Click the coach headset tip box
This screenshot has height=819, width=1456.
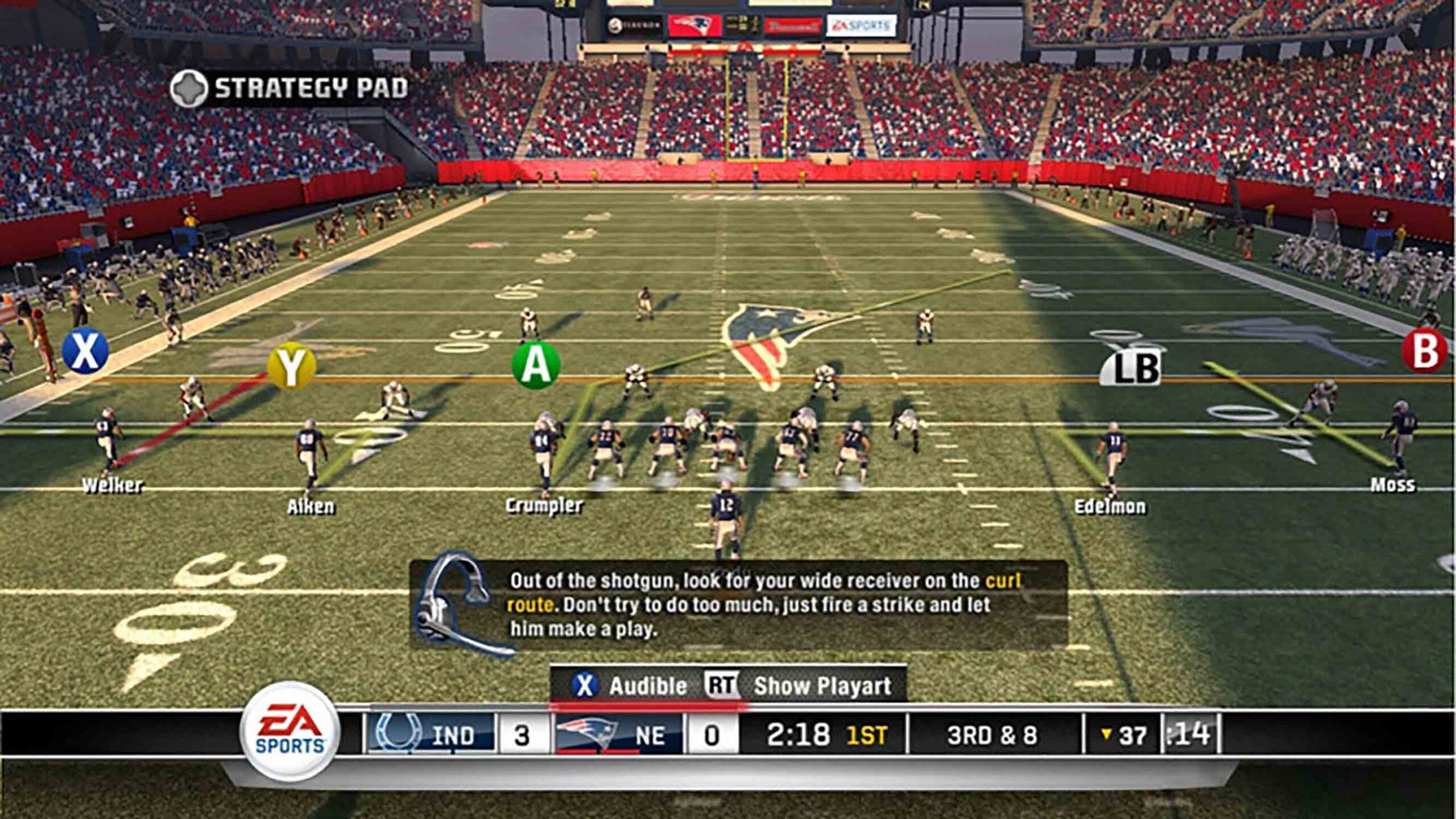click(x=739, y=604)
